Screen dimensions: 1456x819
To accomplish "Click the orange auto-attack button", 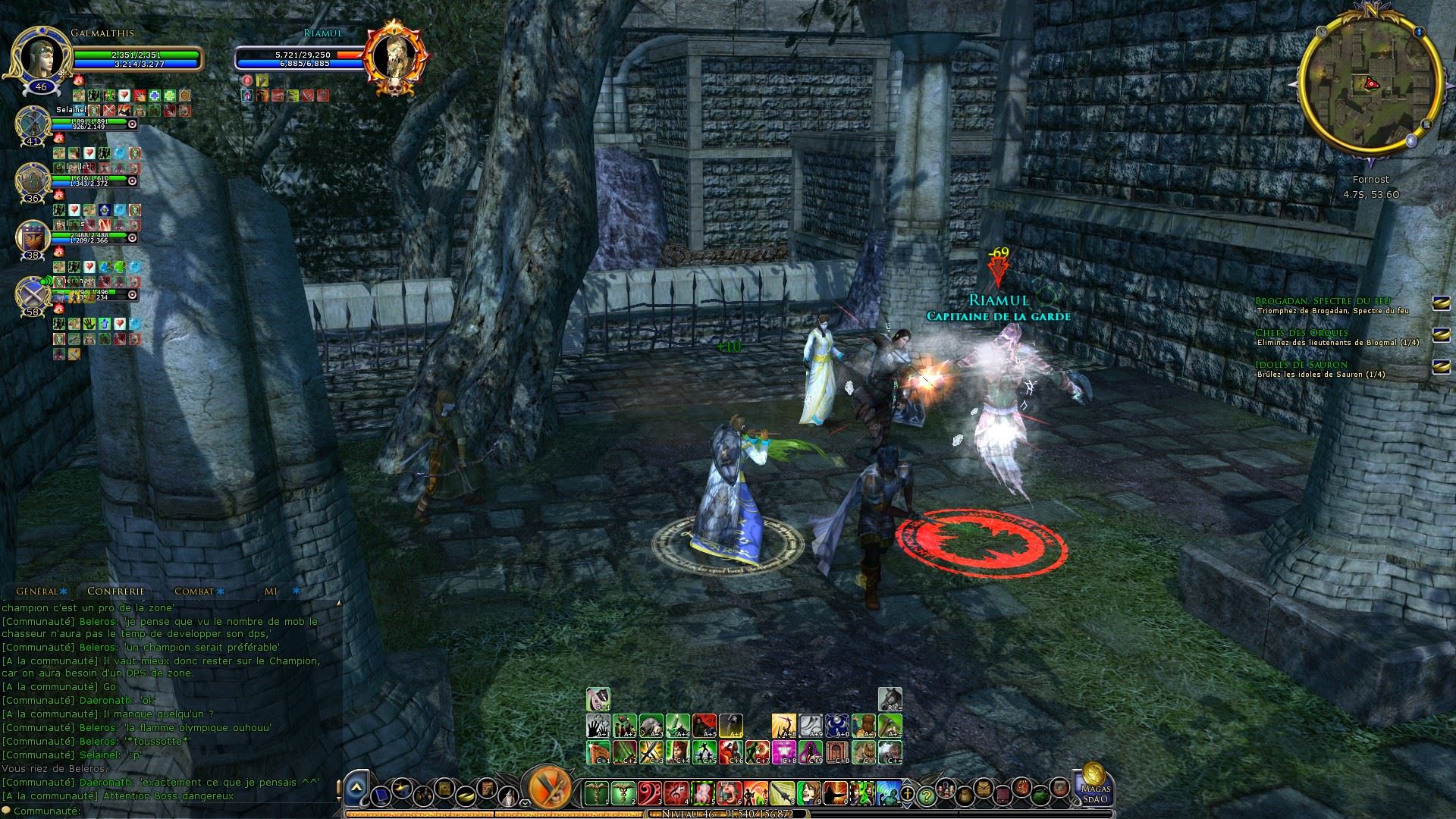I will pos(549,787).
